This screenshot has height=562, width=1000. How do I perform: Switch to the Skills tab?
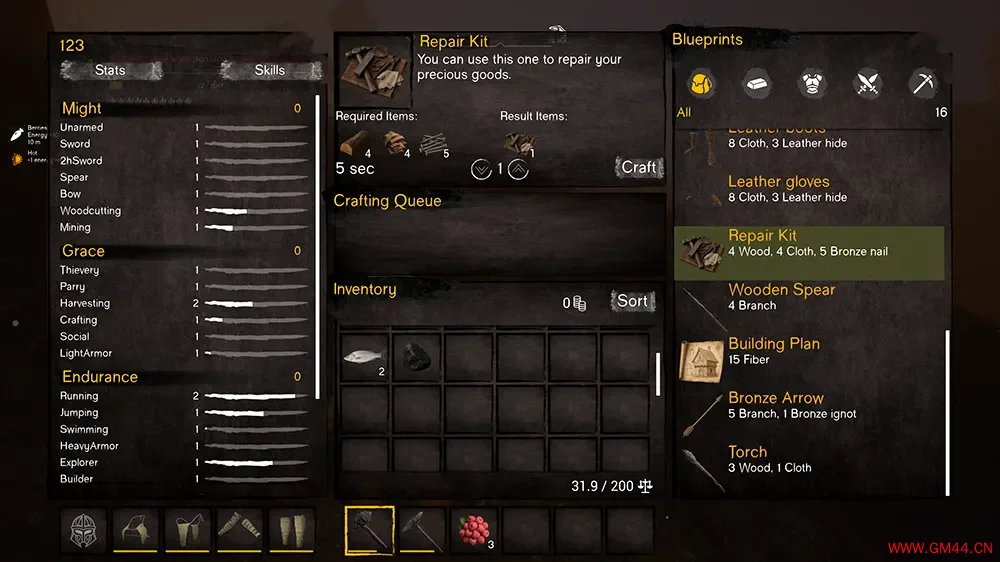(x=269, y=70)
